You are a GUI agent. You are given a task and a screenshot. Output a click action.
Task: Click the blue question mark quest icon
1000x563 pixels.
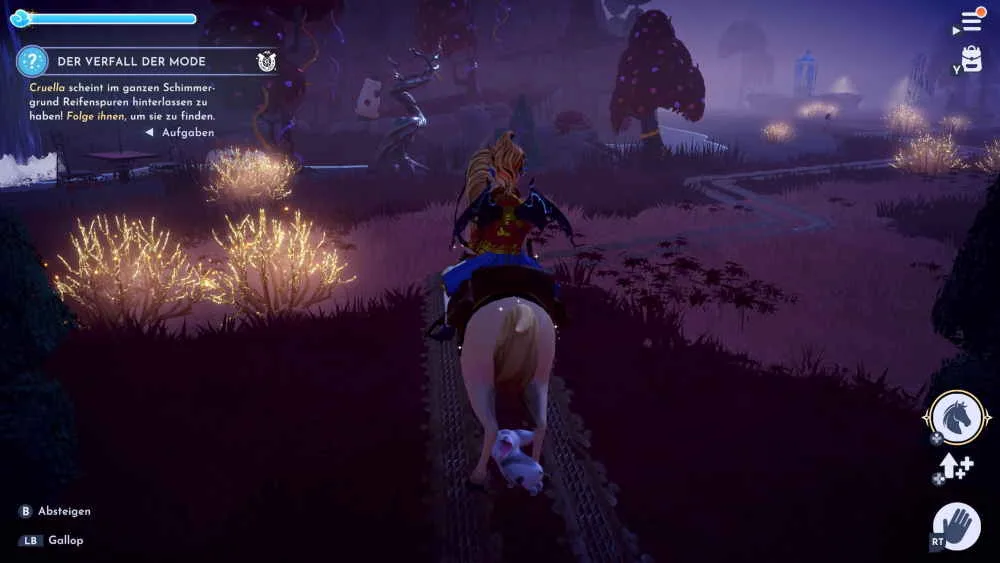point(33,61)
